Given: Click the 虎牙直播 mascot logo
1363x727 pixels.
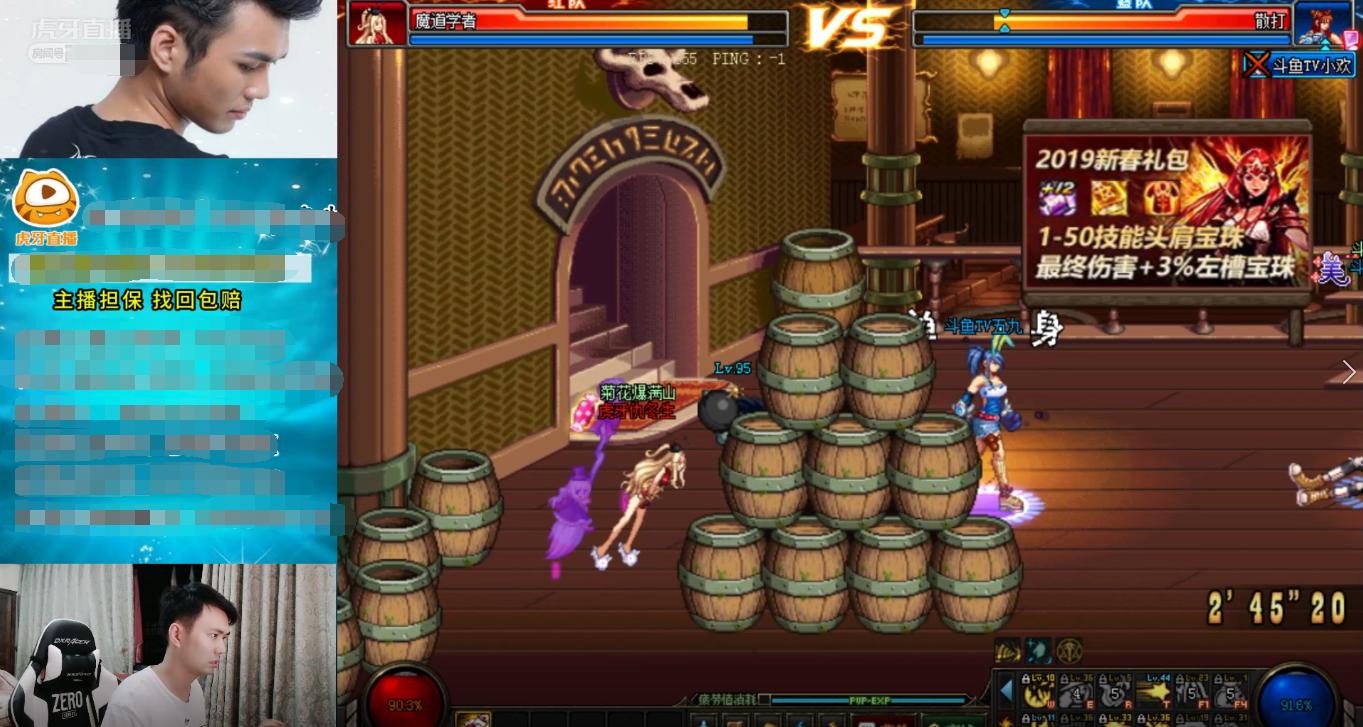Looking at the screenshot, I should 45,198.
